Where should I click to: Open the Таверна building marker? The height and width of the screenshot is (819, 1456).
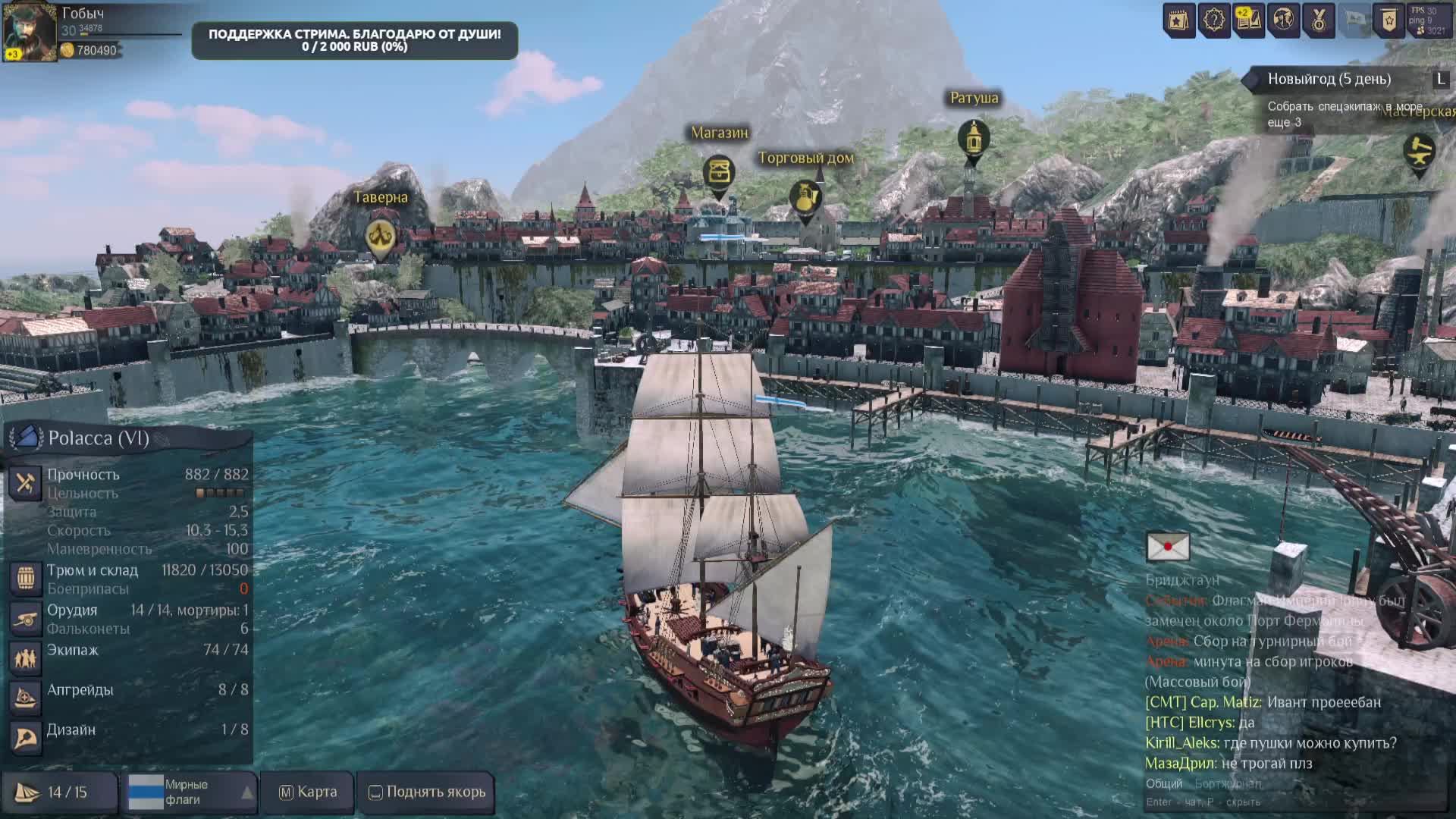(381, 237)
